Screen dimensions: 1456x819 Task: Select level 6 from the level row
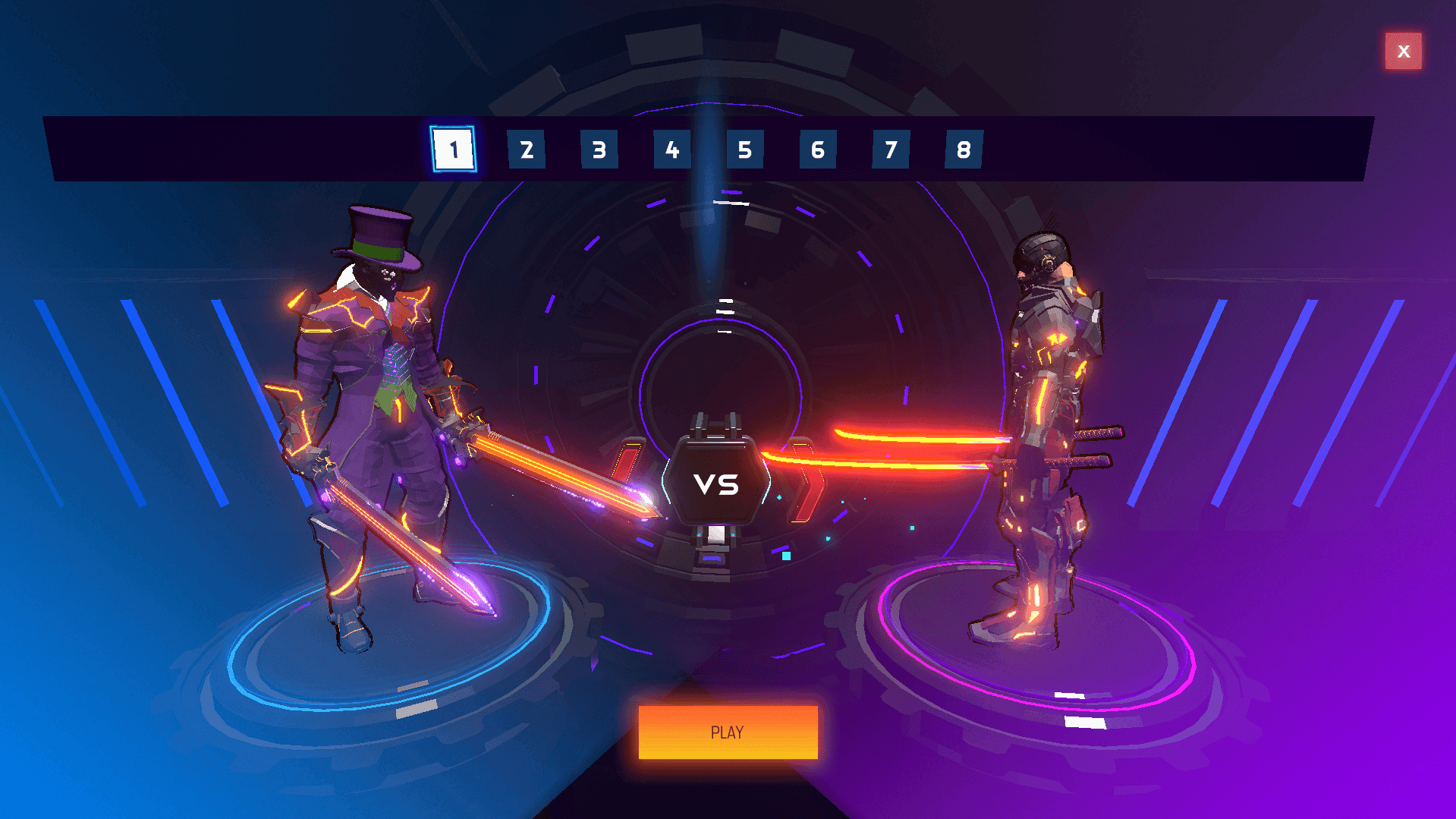[x=817, y=150]
